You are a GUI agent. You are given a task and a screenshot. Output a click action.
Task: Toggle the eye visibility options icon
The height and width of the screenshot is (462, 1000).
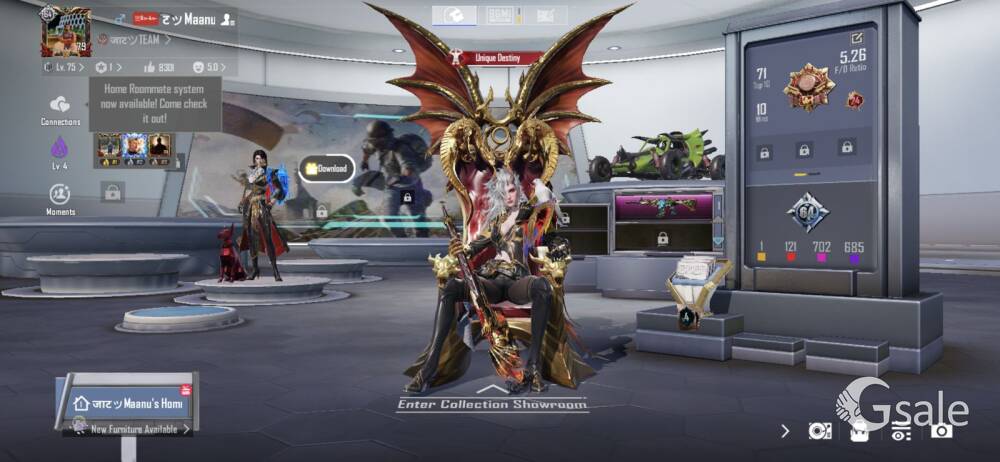900,431
